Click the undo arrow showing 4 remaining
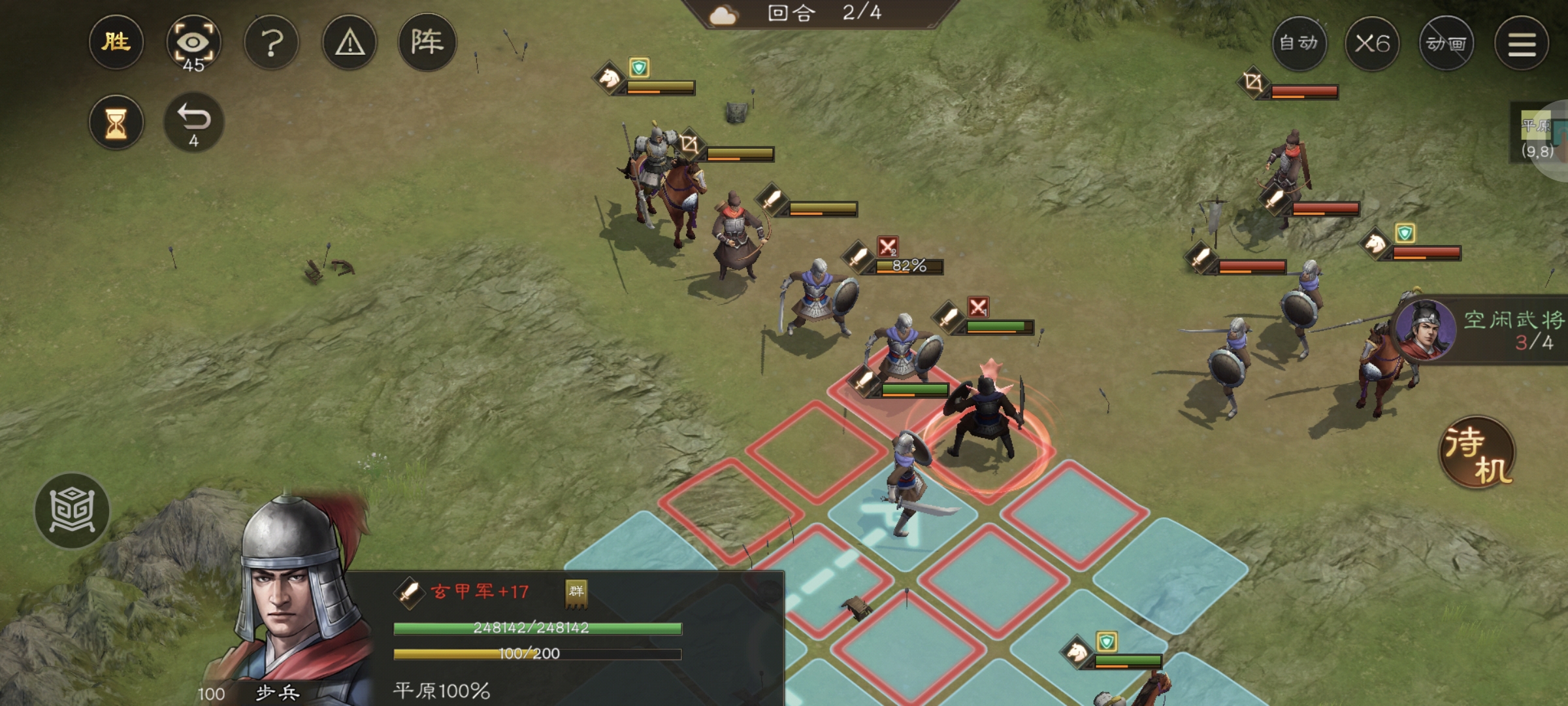This screenshot has width=1568, height=706. [x=193, y=122]
